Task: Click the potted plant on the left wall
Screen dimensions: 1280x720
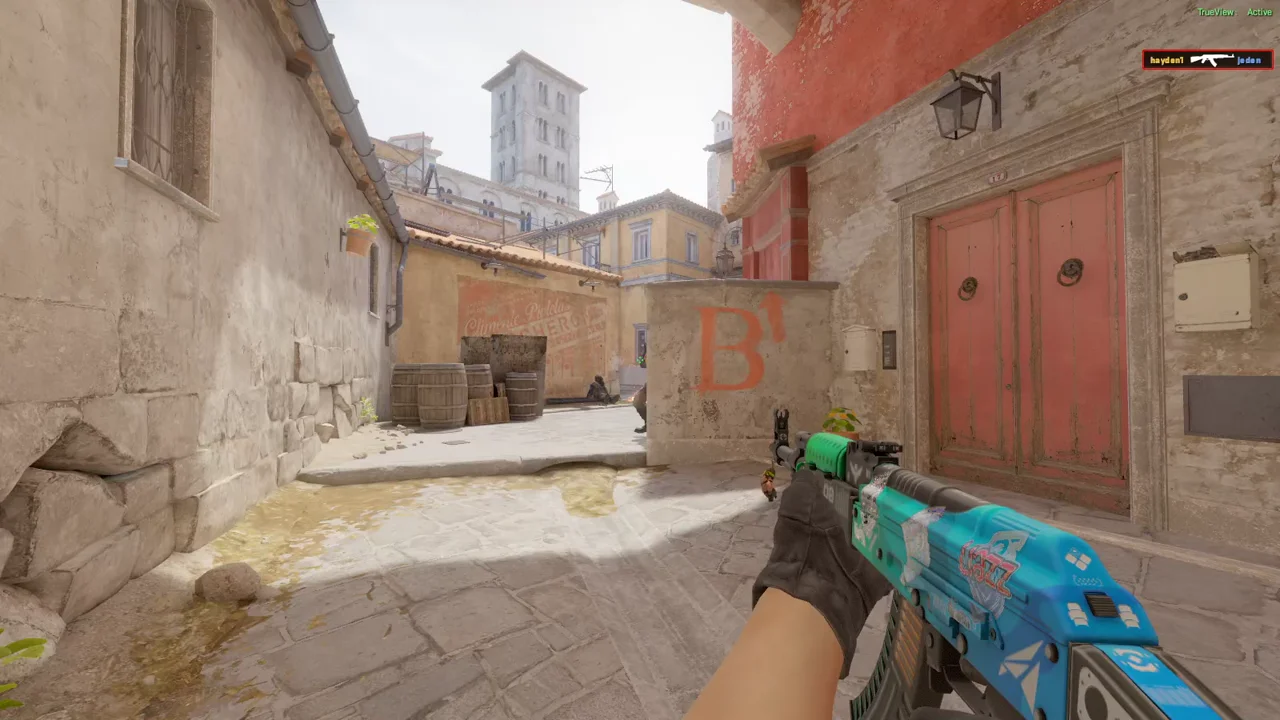Action: coord(357,232)
